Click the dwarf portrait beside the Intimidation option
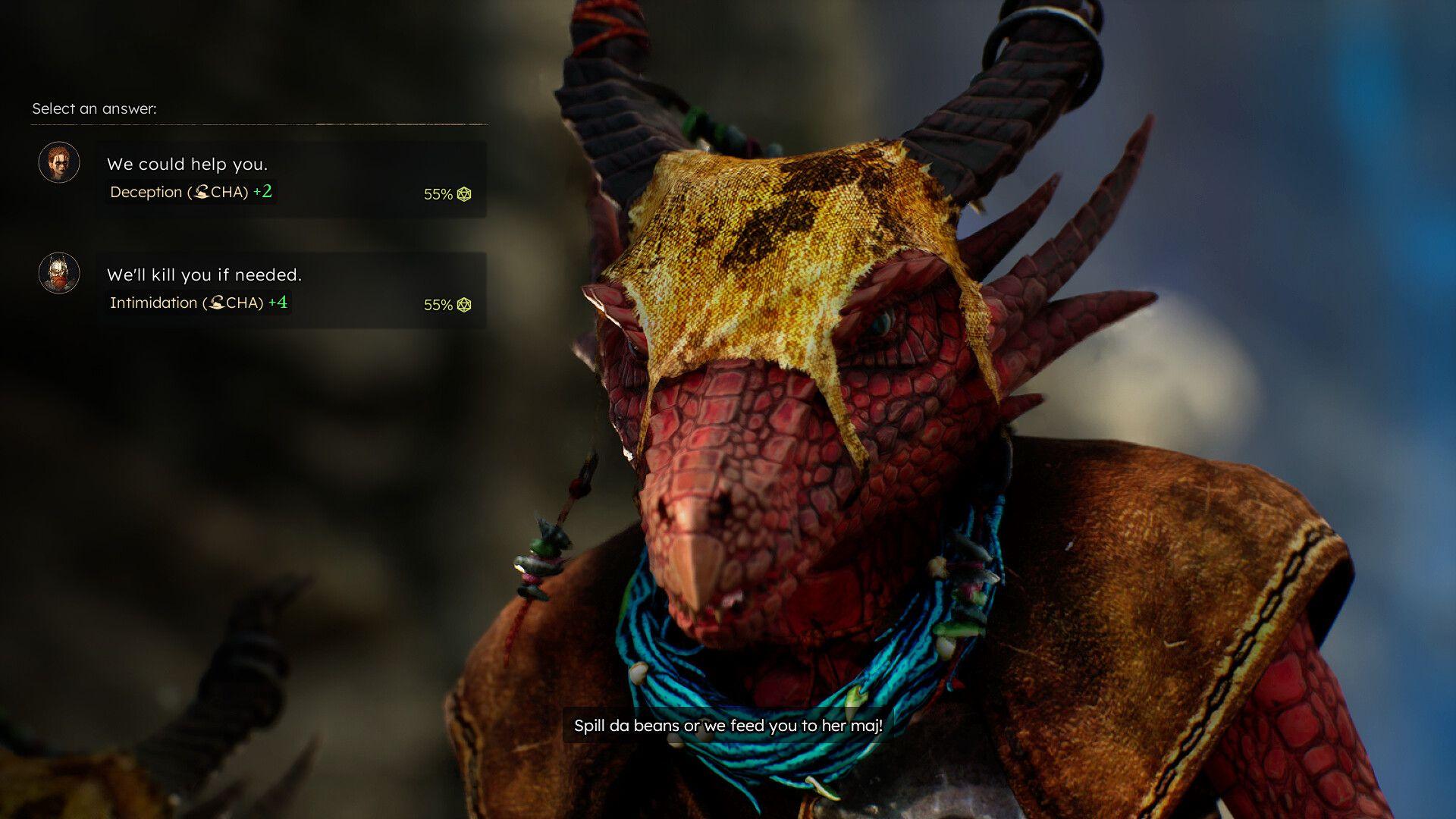This screenshot has height=819, width=1456. (58, 273)
